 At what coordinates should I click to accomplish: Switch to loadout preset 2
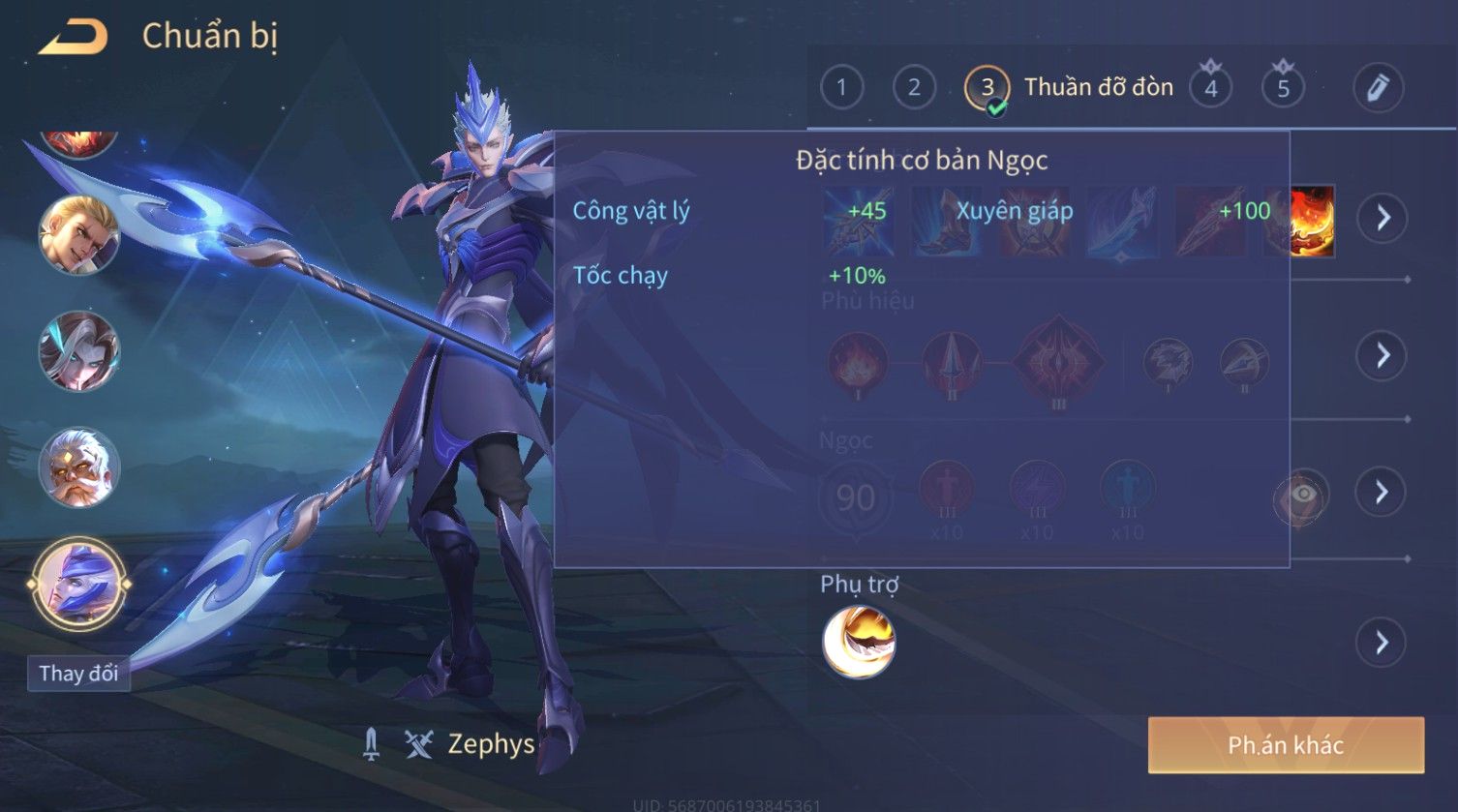[x=914, y=88]
